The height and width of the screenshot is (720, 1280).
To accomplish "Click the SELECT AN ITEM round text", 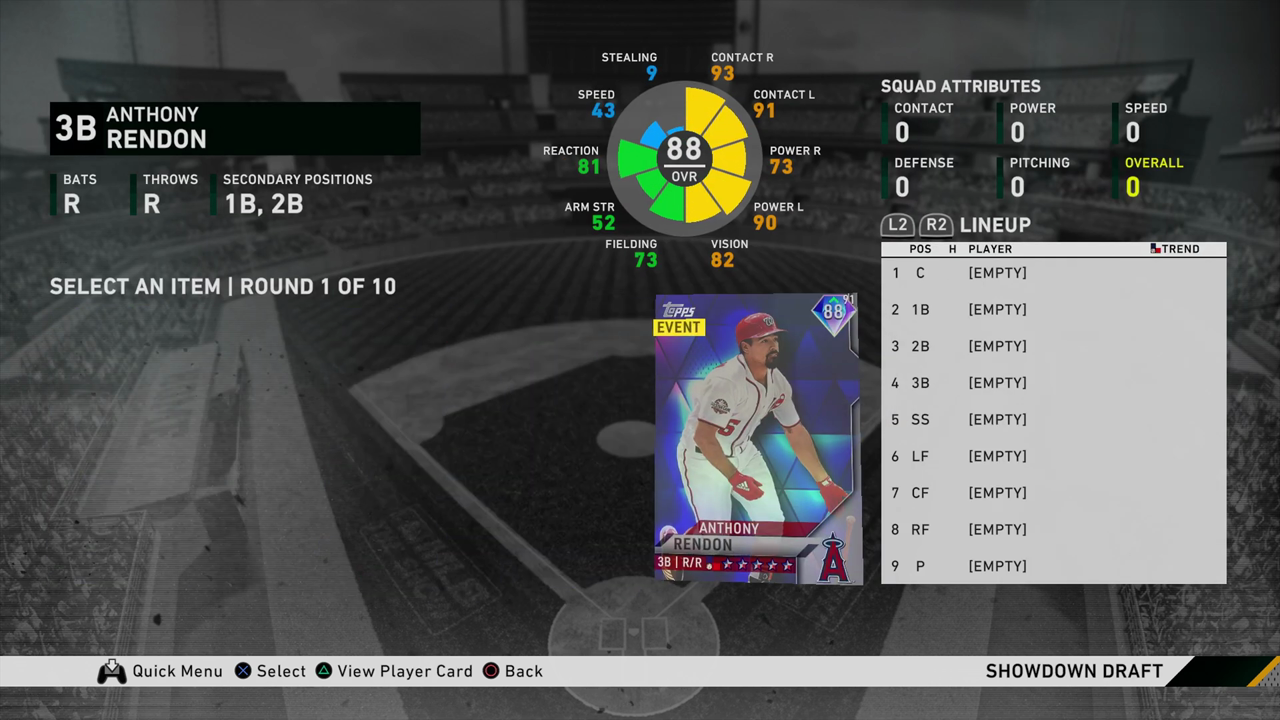I will click(x=222, y=286).
